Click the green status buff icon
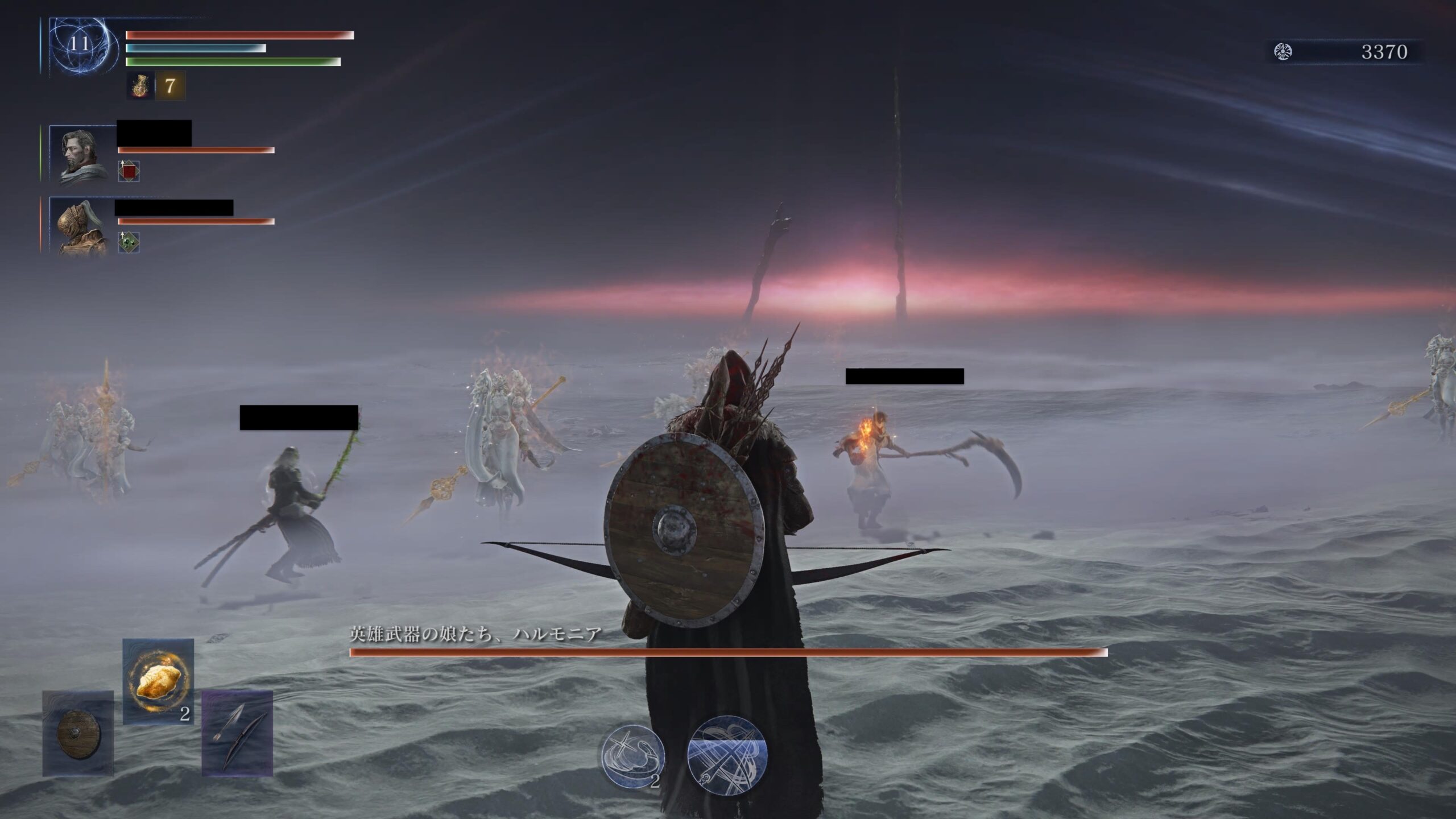Image resolution: width=1456 pixels, height=819 pixels. coord(129,242)
